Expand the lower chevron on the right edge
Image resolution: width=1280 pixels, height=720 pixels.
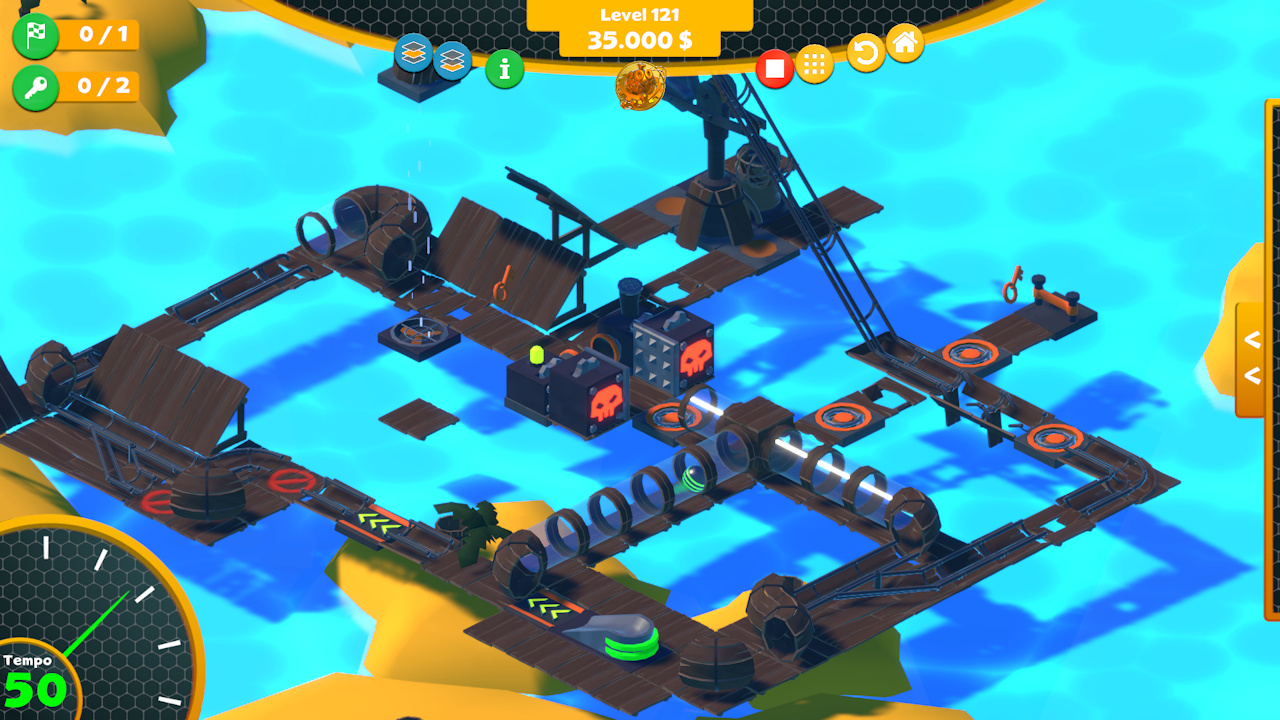point(1253,376)
